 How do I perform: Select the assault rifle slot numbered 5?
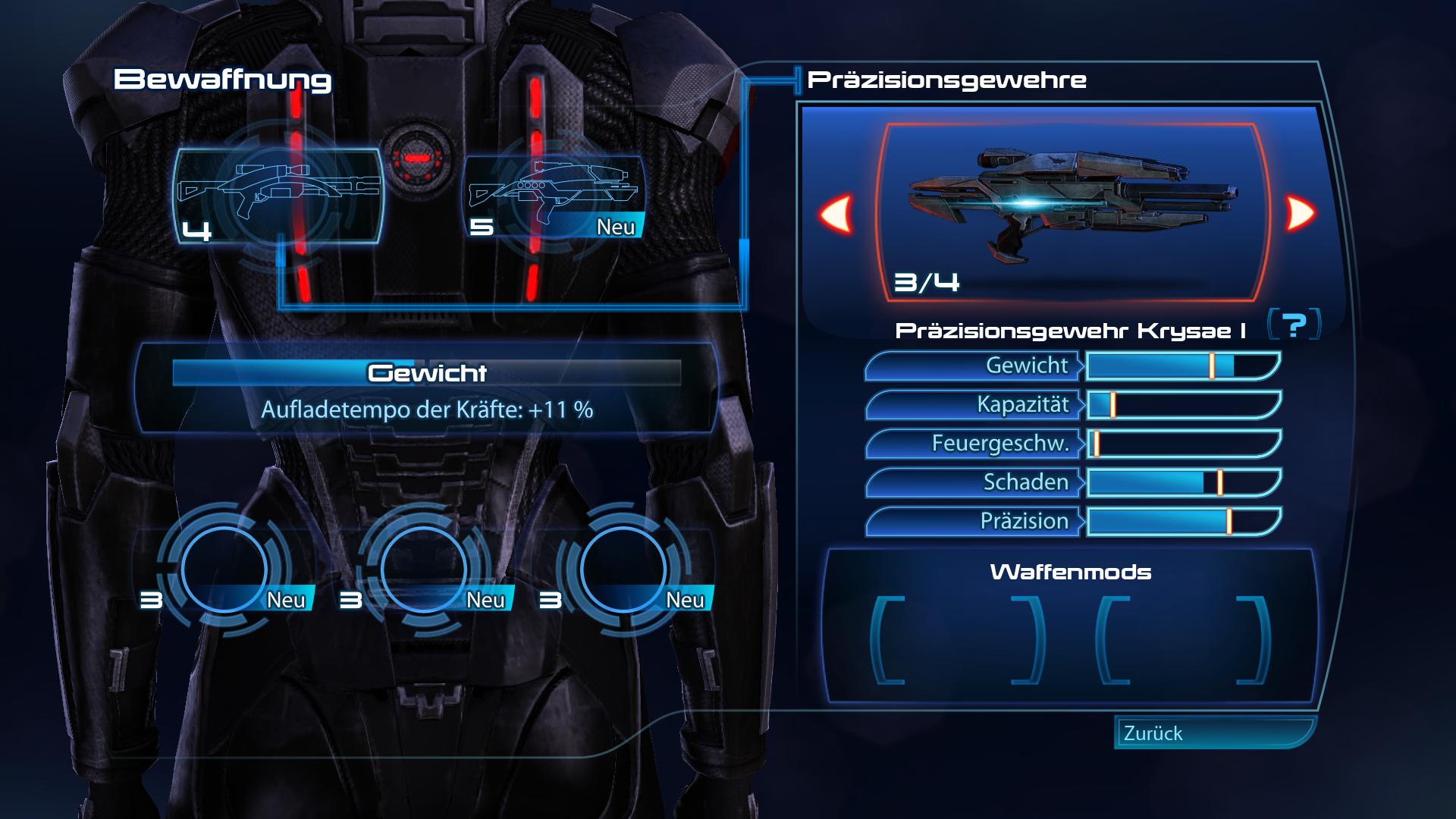tap(554, 196)
